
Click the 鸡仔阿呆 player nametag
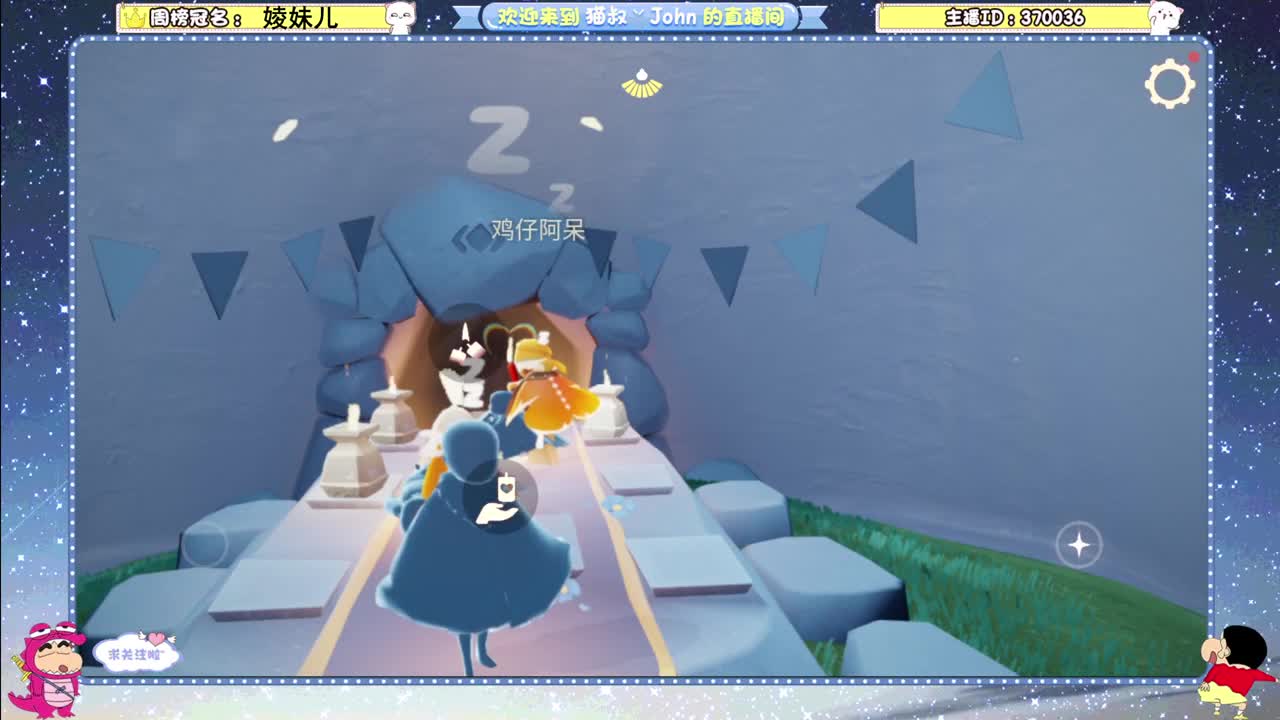[538, 229]
